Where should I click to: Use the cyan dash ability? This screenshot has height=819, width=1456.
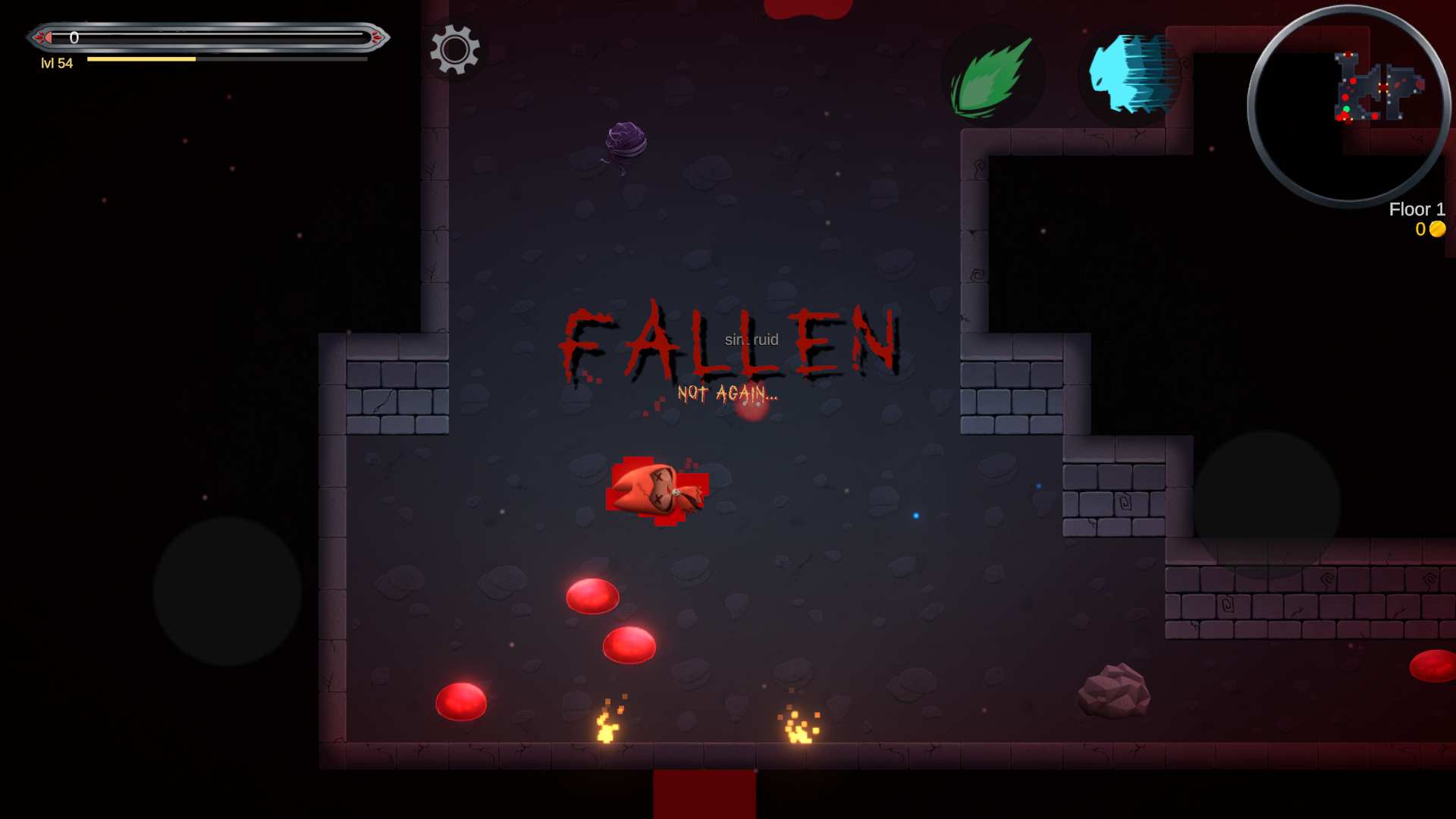(1130, 75)
